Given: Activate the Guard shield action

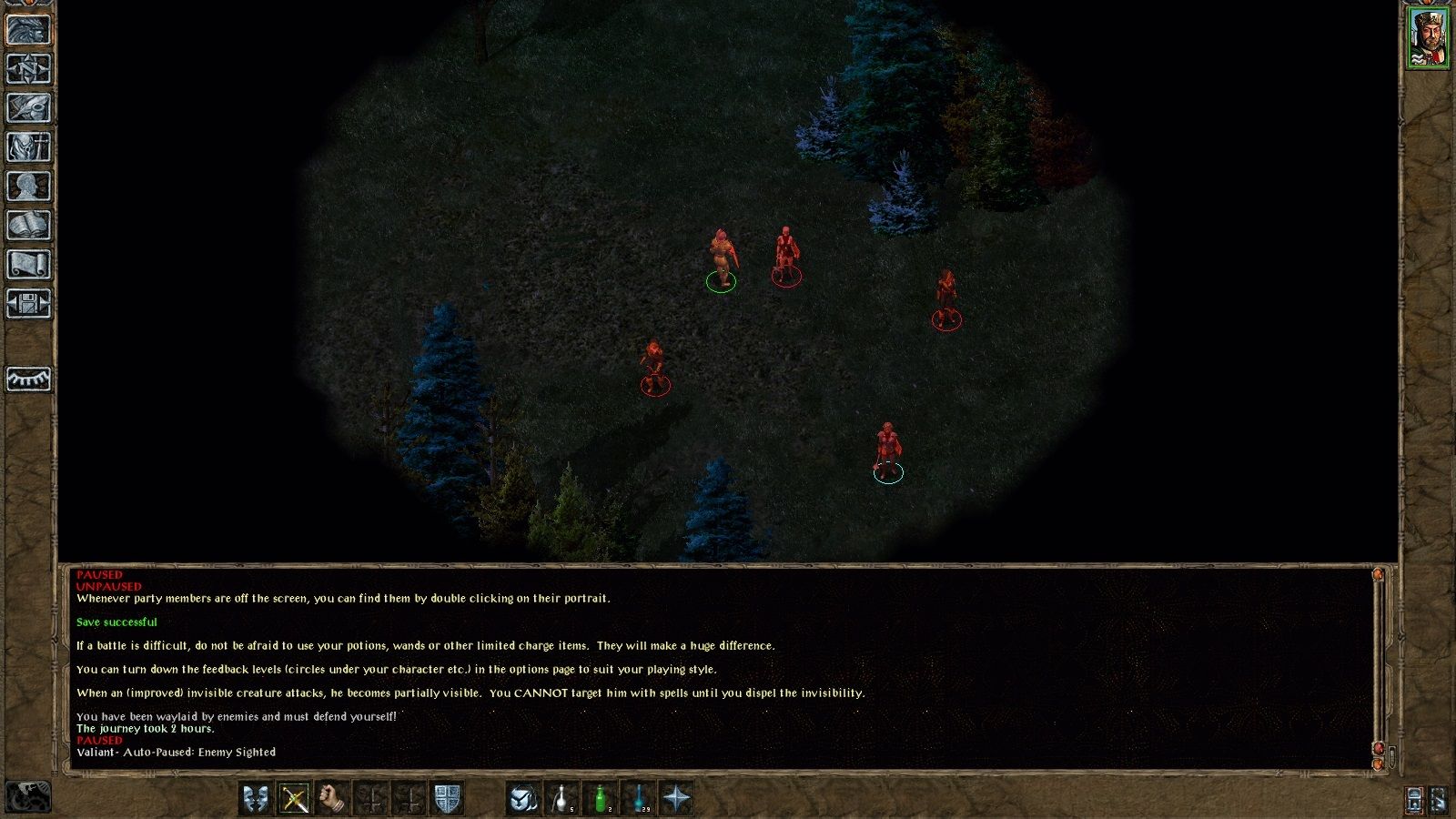Looking at the screenshot, I should [x=447, y=799].
